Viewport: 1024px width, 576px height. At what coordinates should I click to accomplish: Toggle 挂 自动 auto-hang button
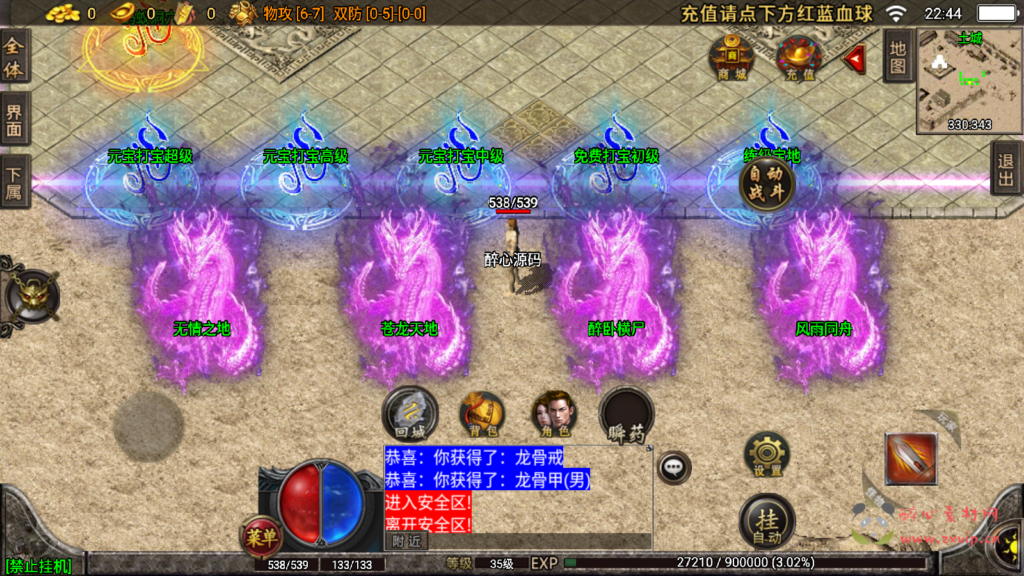click(767, 522)
